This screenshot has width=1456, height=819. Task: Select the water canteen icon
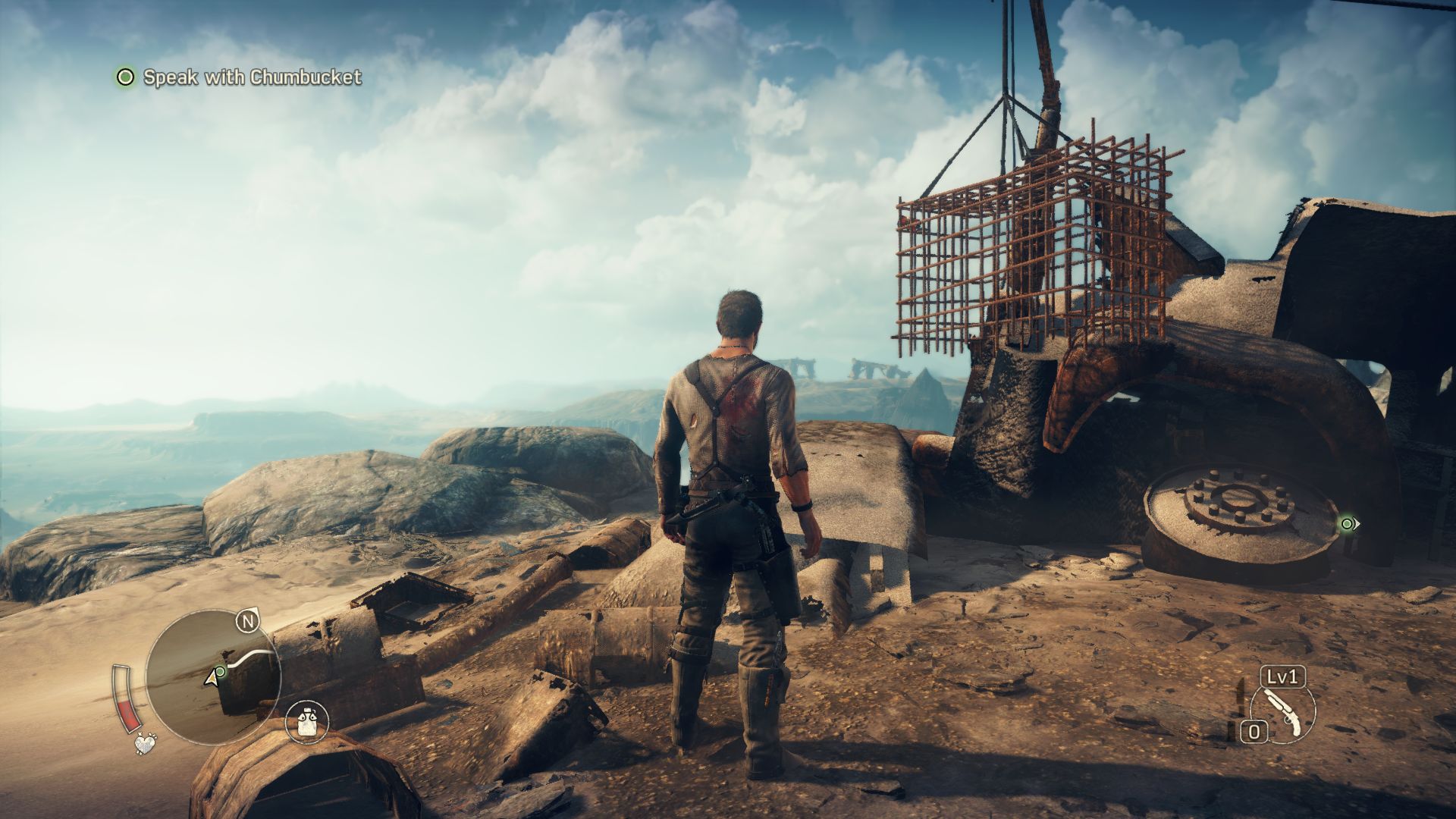[307, 721]
